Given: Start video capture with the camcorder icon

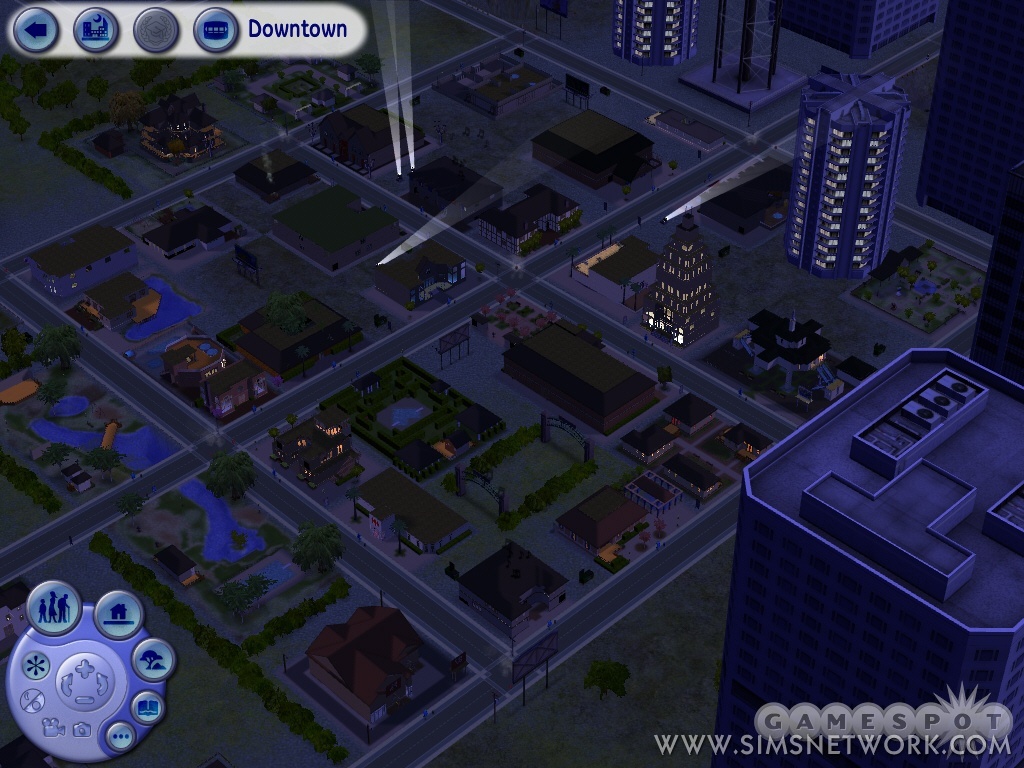Looking at the screenshot, I should coord(55,728).
